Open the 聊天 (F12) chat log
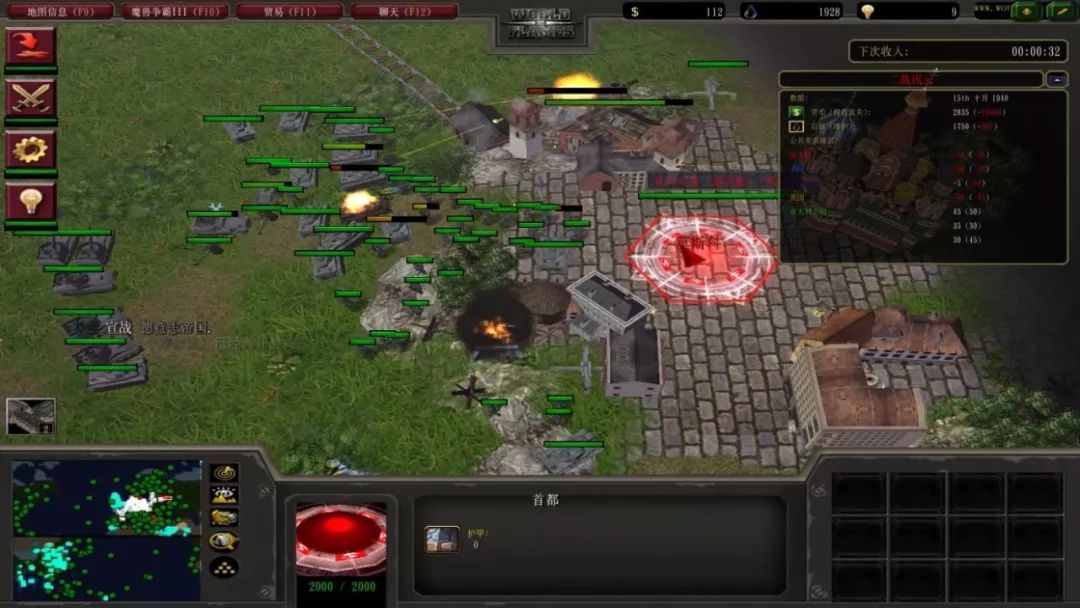 (404, 11)
